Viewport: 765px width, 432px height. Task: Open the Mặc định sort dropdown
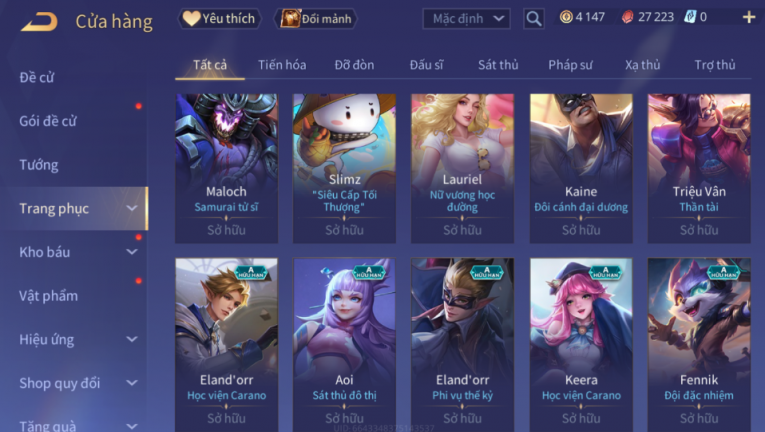pyautogui.click(x=466, y=18)
